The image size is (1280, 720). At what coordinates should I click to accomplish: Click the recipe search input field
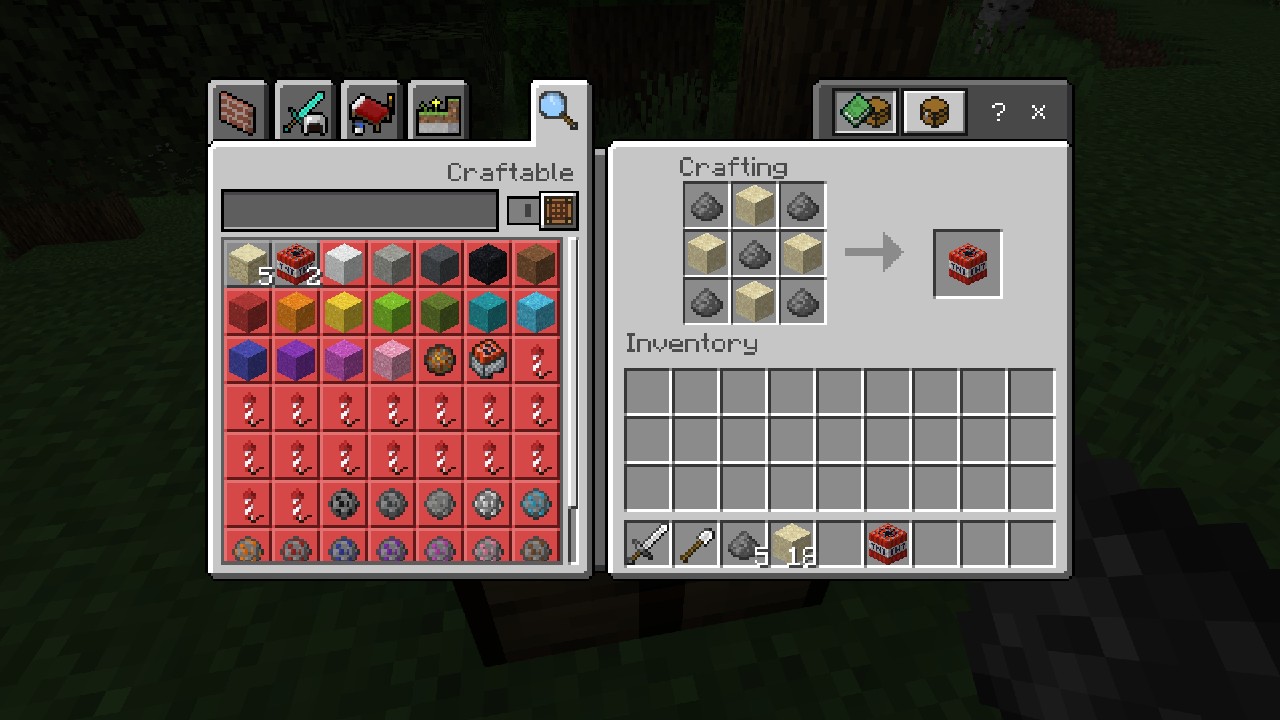pyautogui.click(x=360, y=210)
